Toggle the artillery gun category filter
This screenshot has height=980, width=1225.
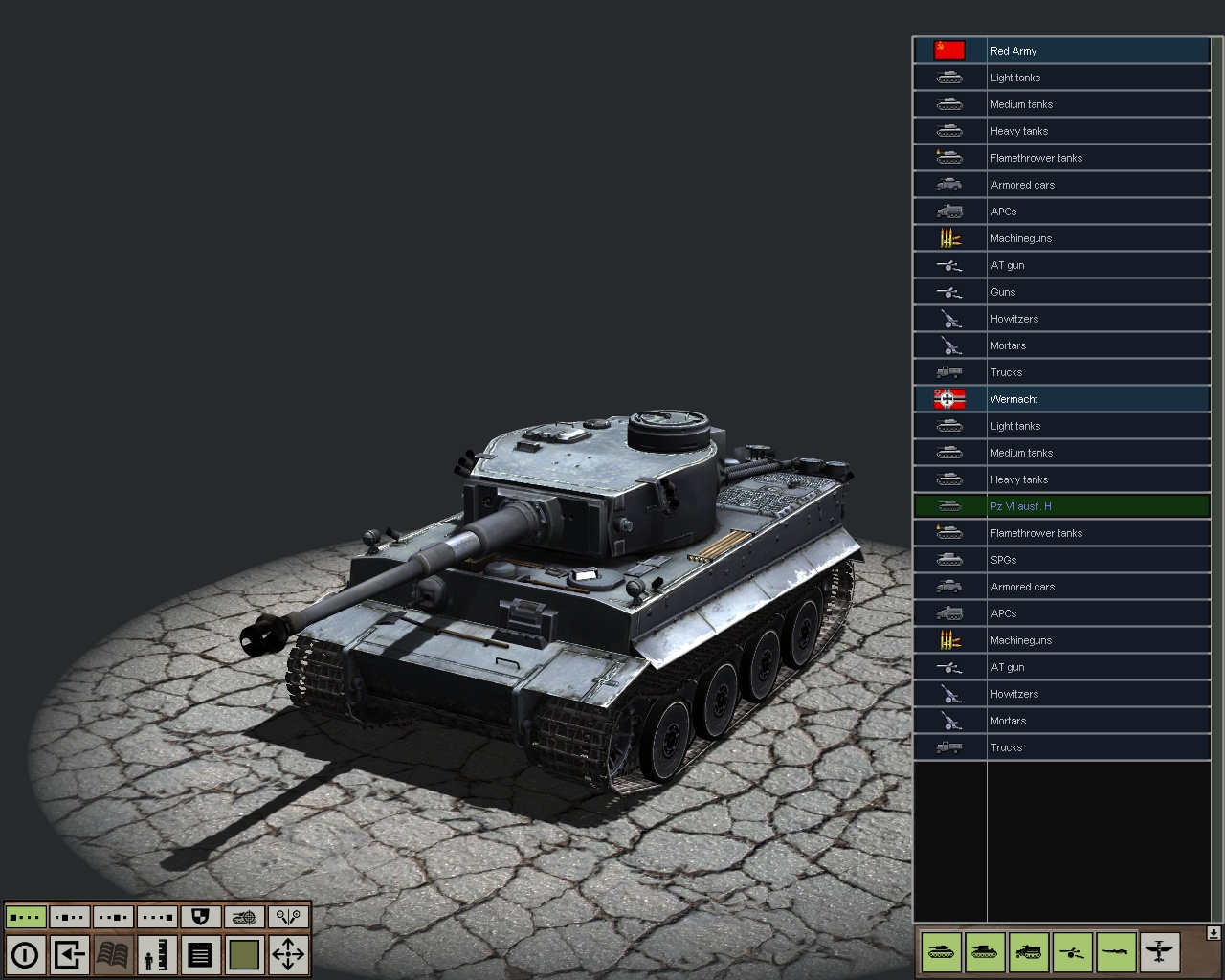coord(1072,952)
